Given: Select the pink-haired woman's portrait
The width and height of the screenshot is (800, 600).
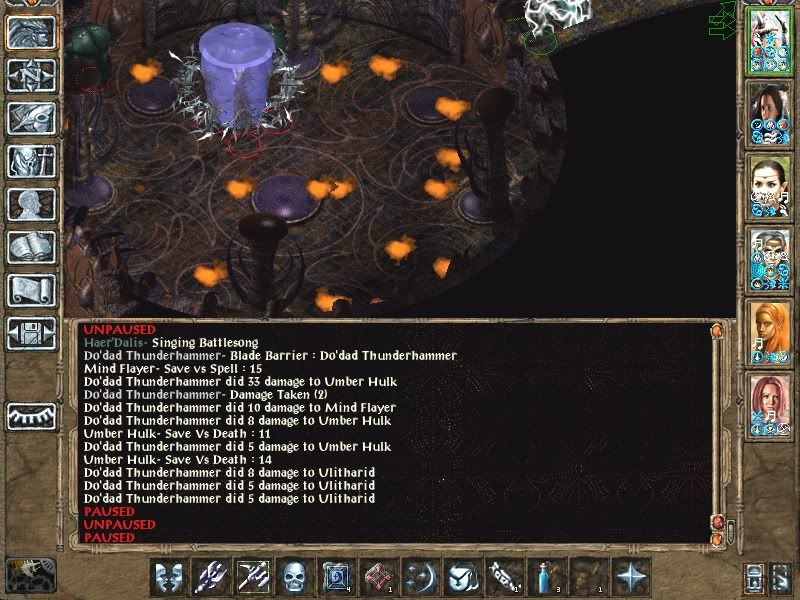Looking at the screenshot, I should 770,402.
